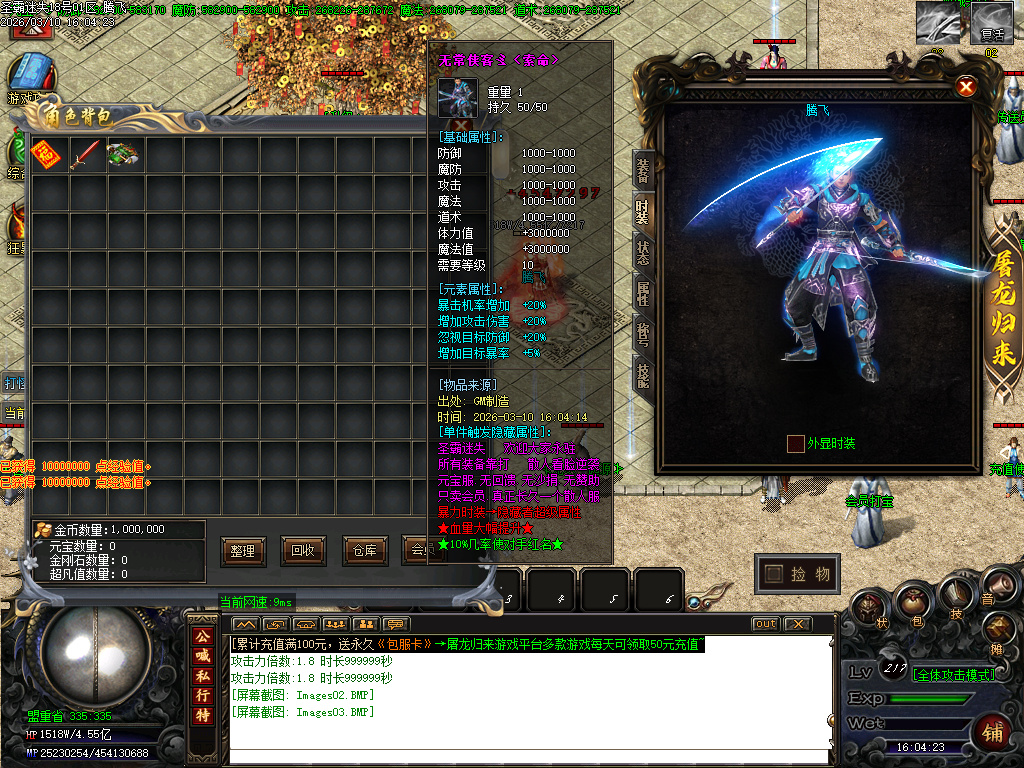Open the 状态 status tab
The width and height of the screenshot is (1024, 768).
[x=643, y=252]
